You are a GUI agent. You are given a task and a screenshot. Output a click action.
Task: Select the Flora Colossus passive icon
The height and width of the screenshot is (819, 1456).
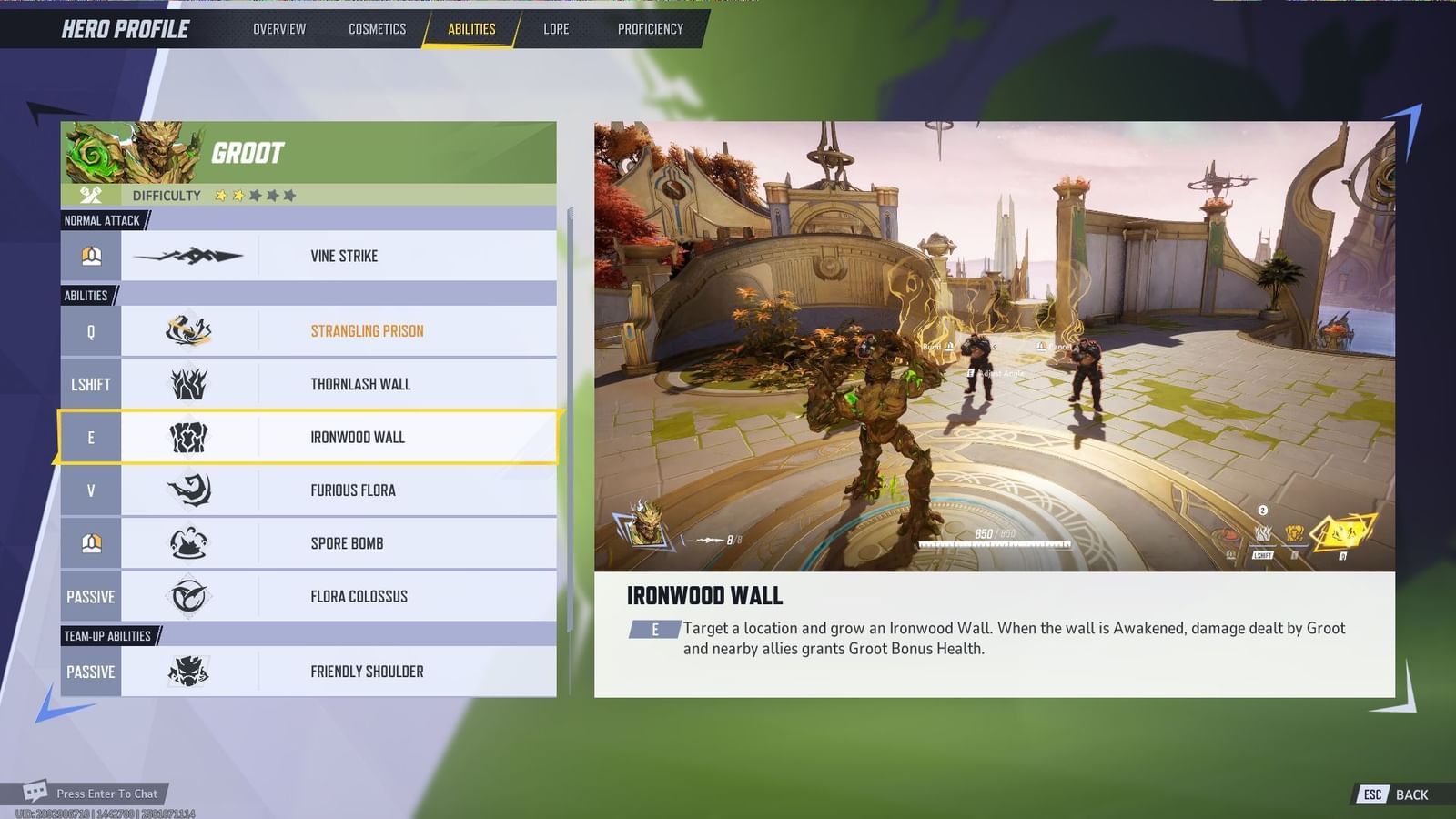coord(191,596)
